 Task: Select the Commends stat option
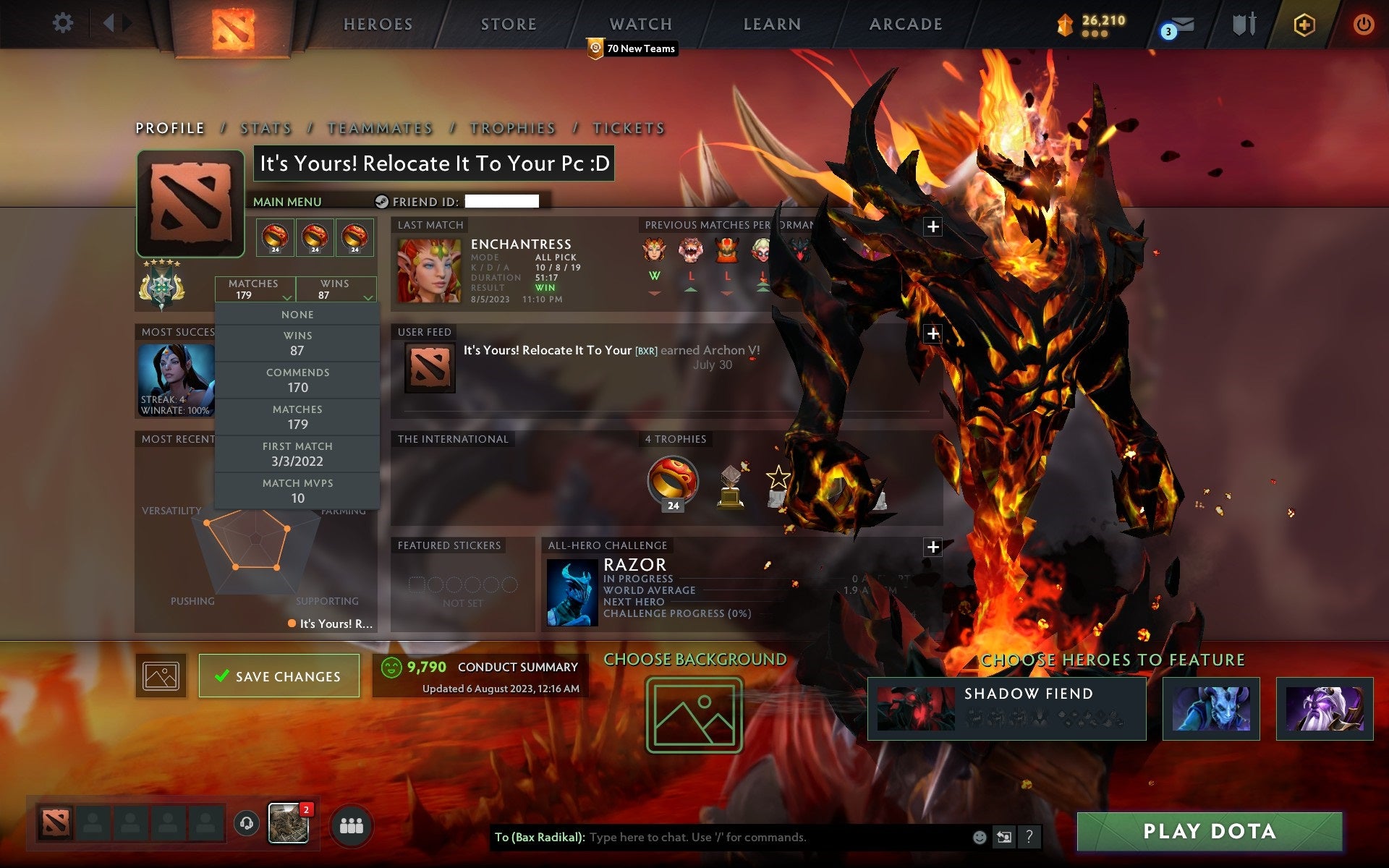298,380
